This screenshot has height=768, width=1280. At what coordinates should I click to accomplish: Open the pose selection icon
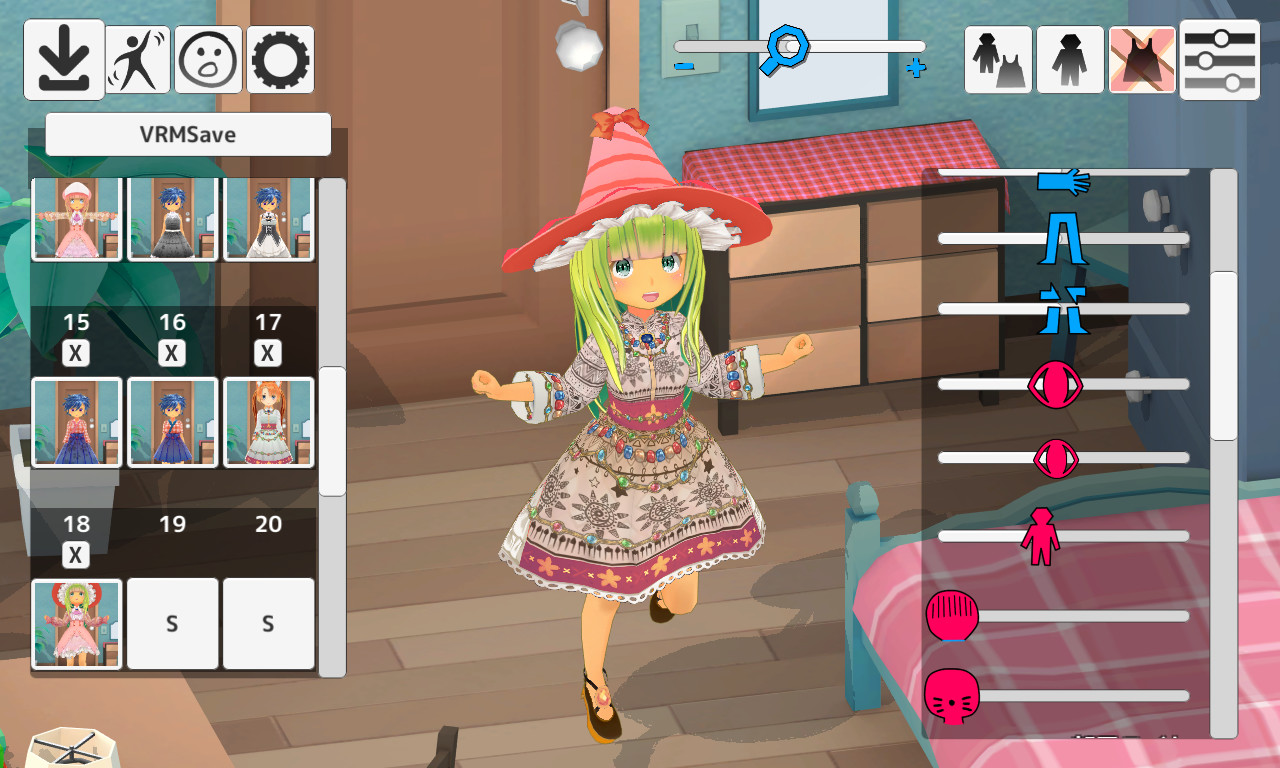click(137, 59)
